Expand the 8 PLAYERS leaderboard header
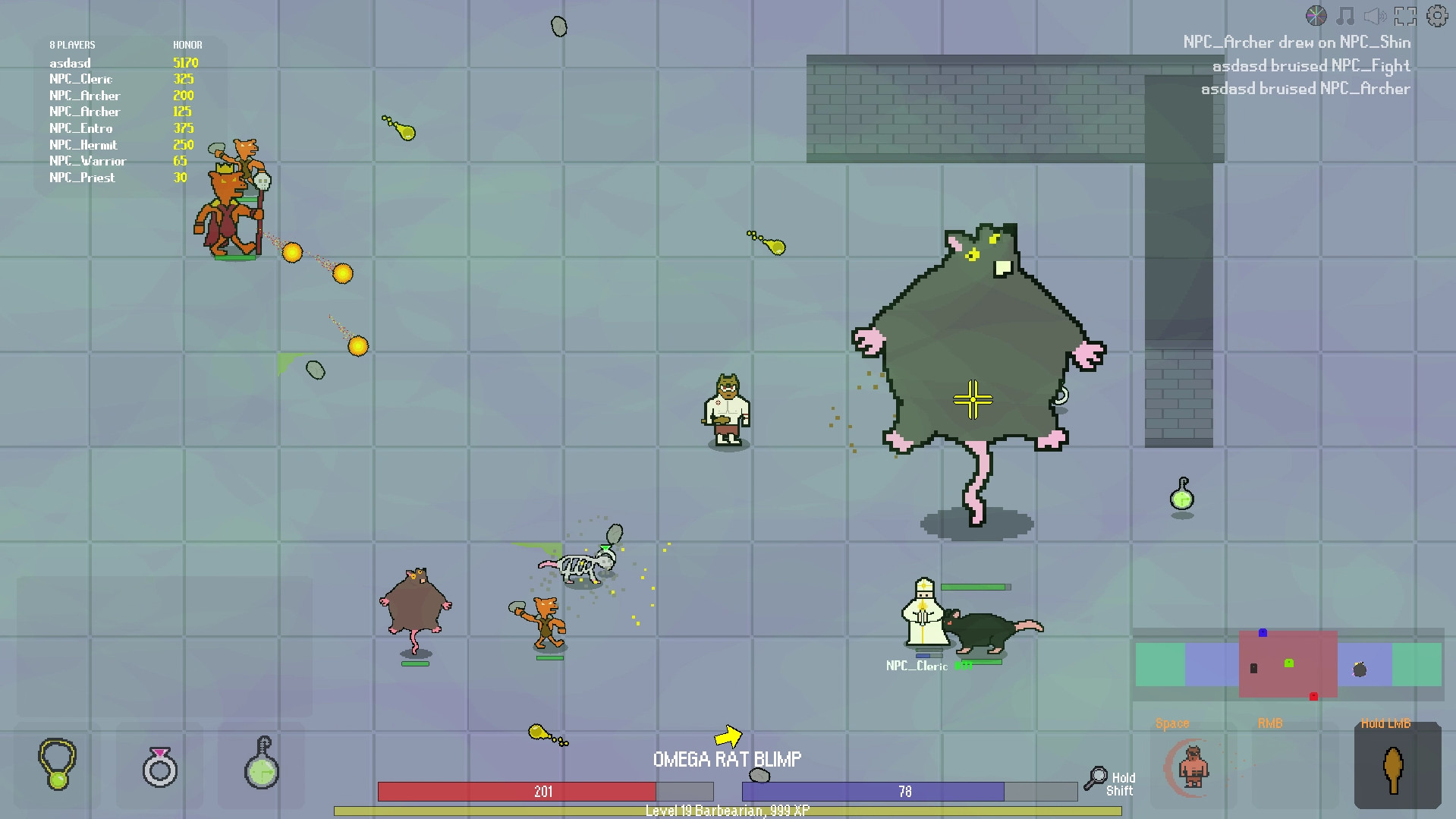The height and width of the screenshot is (819, 1456). 73,45
